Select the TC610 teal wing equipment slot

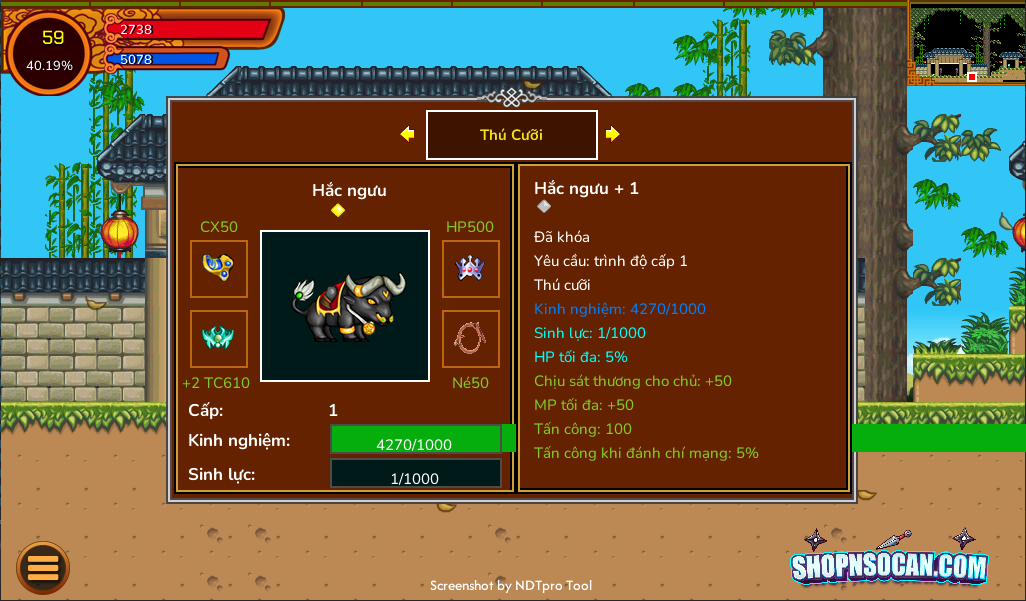point(219,339)
